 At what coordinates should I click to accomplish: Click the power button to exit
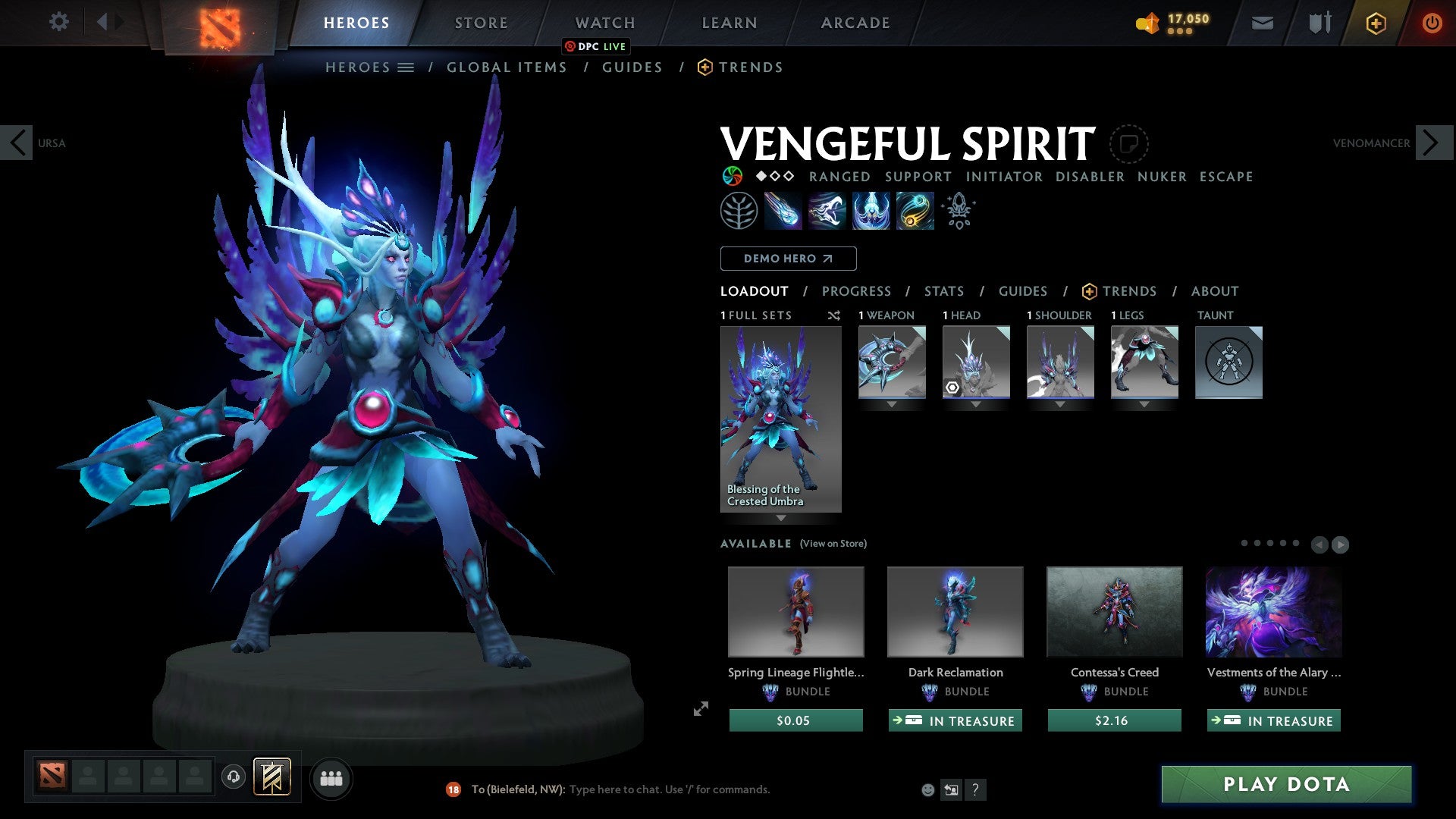point(1432,23)
